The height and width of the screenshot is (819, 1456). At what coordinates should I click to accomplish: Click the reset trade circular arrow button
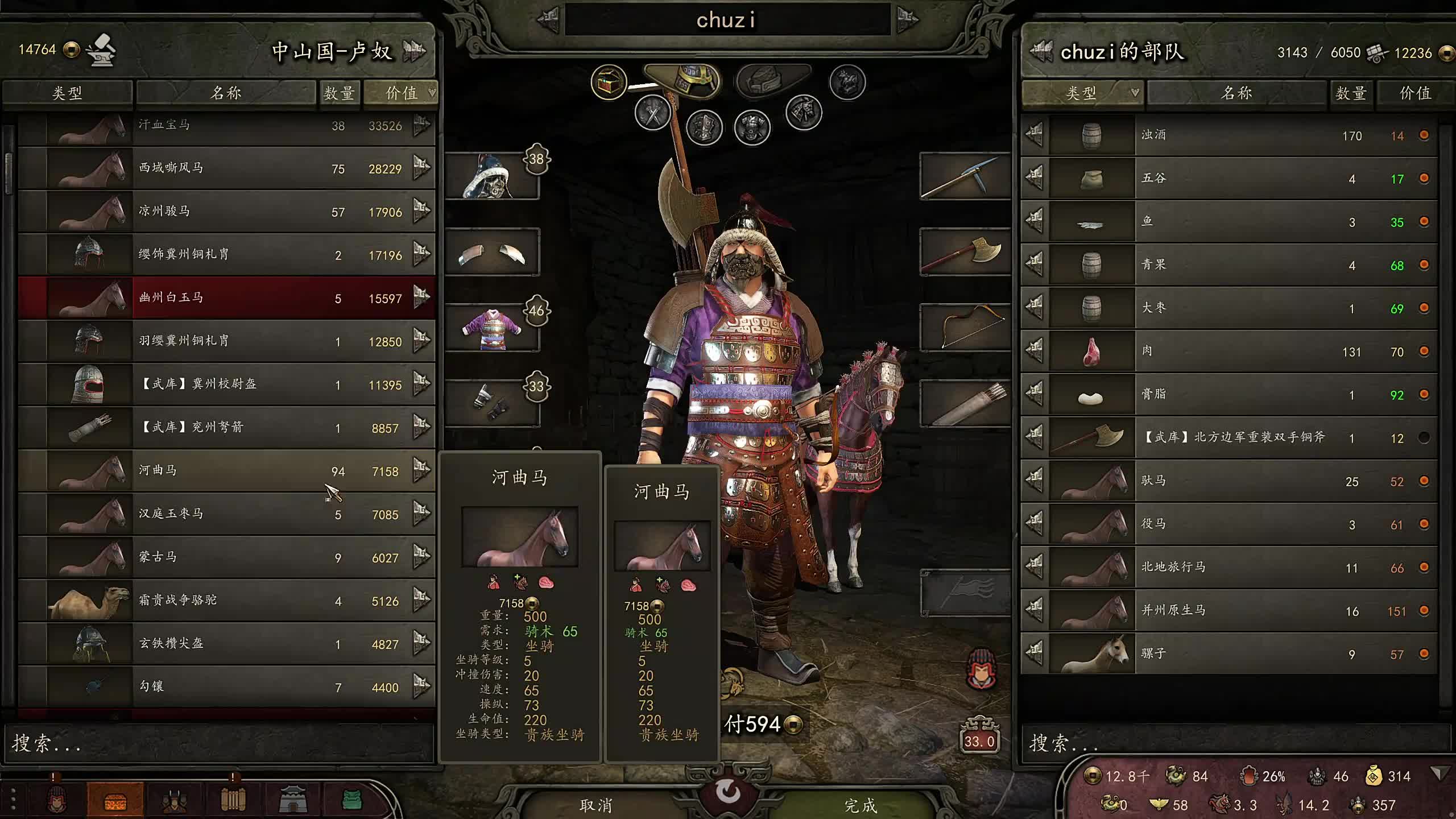(x=728, y=791)
